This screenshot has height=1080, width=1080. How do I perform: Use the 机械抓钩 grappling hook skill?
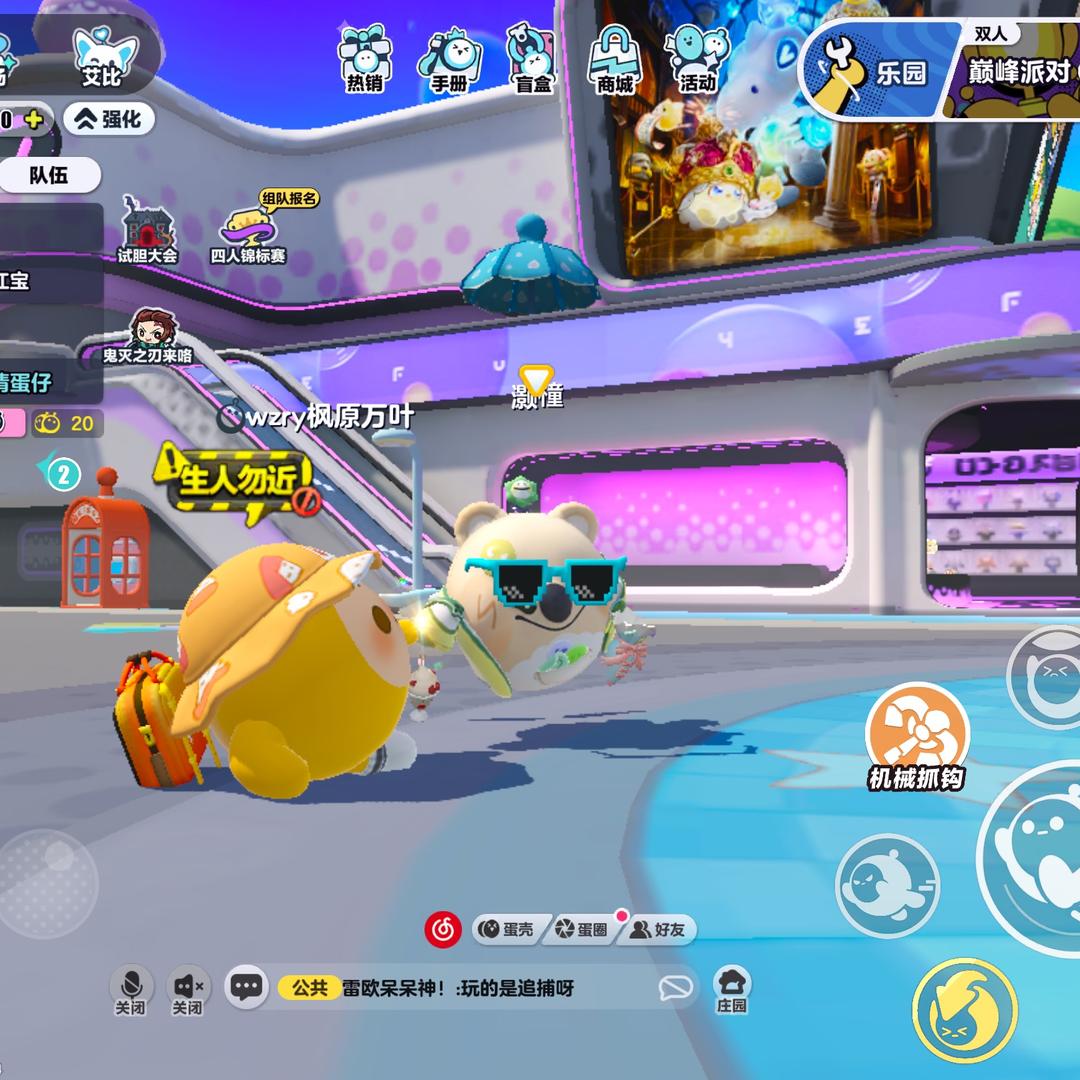(916, 736)
